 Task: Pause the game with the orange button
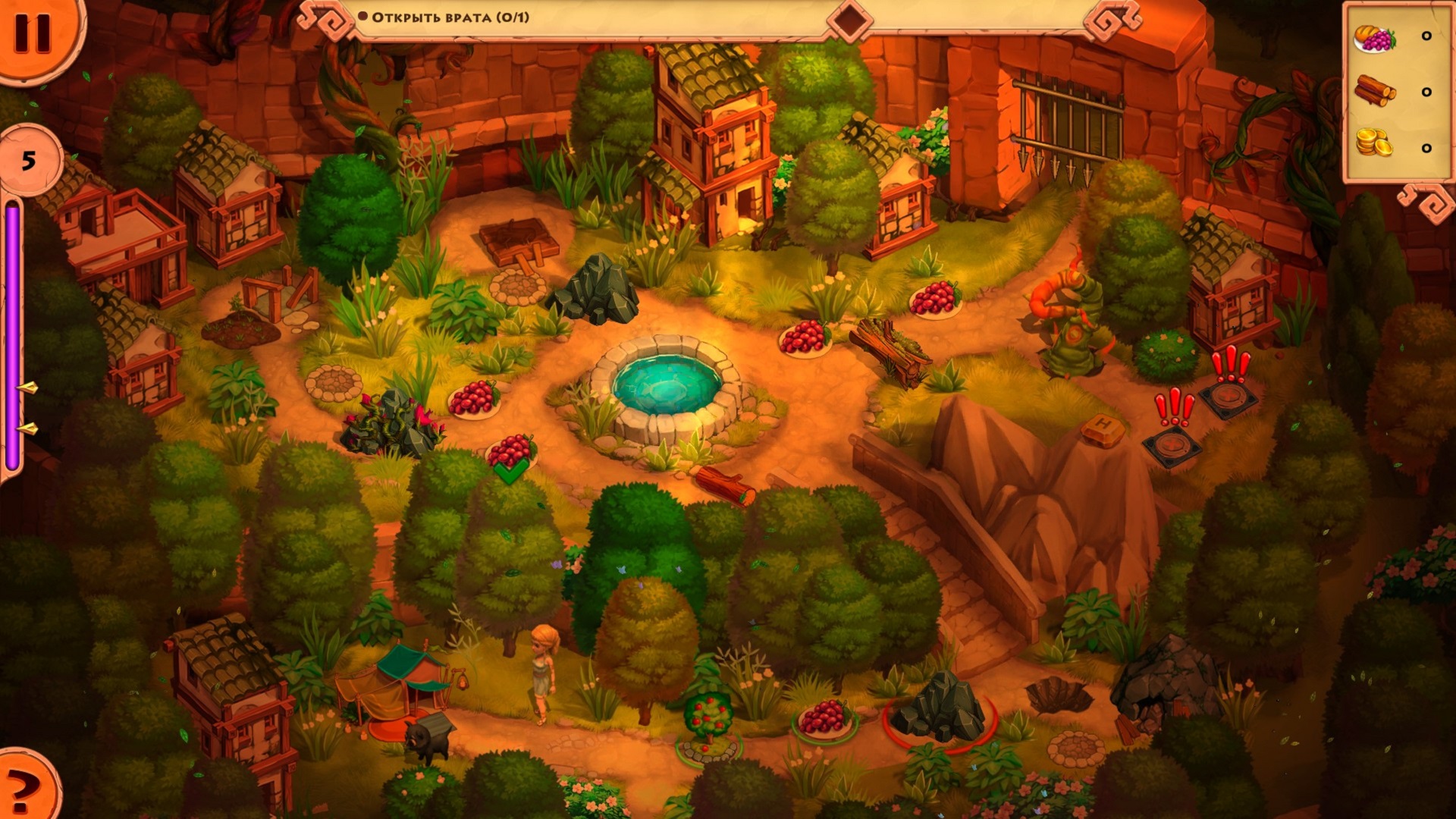[x=34, y=32]
